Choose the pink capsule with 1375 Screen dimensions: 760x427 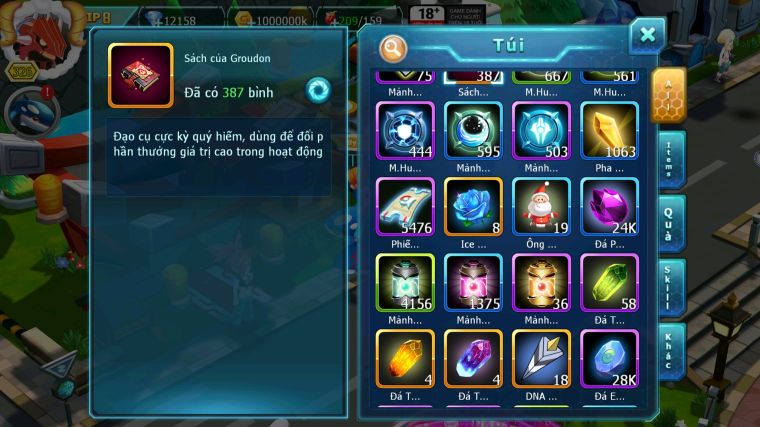[473, 283]
